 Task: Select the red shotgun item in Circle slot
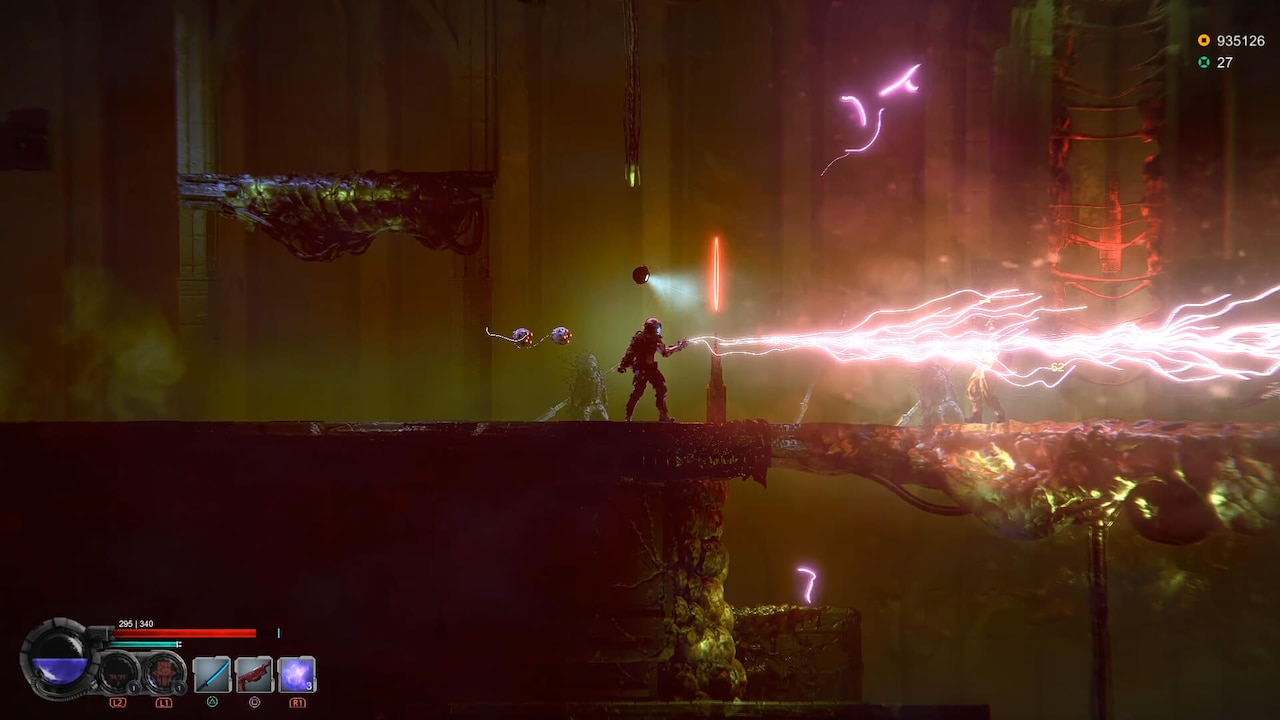252,673
